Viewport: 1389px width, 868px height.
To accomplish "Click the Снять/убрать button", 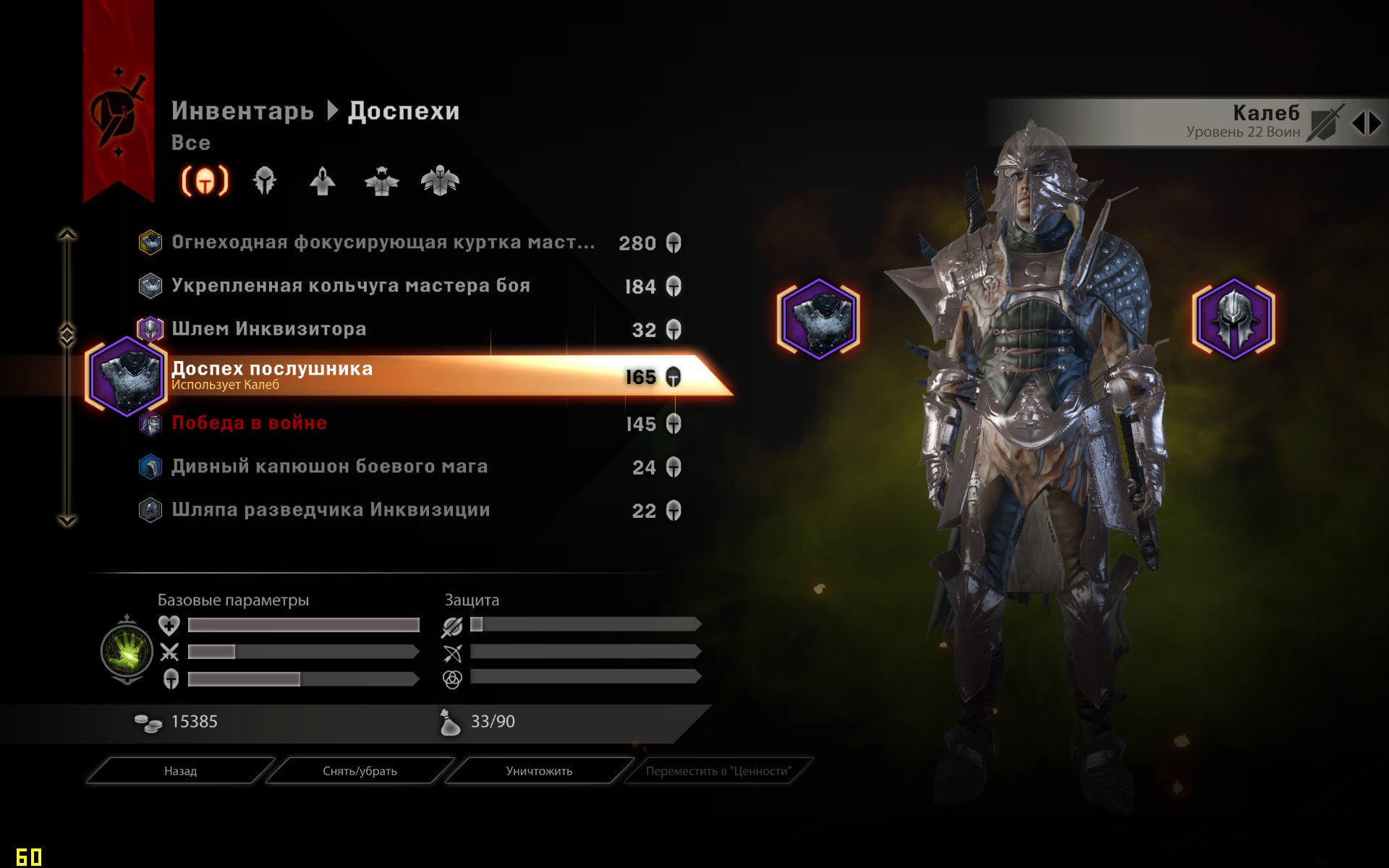I will point(360,771).
